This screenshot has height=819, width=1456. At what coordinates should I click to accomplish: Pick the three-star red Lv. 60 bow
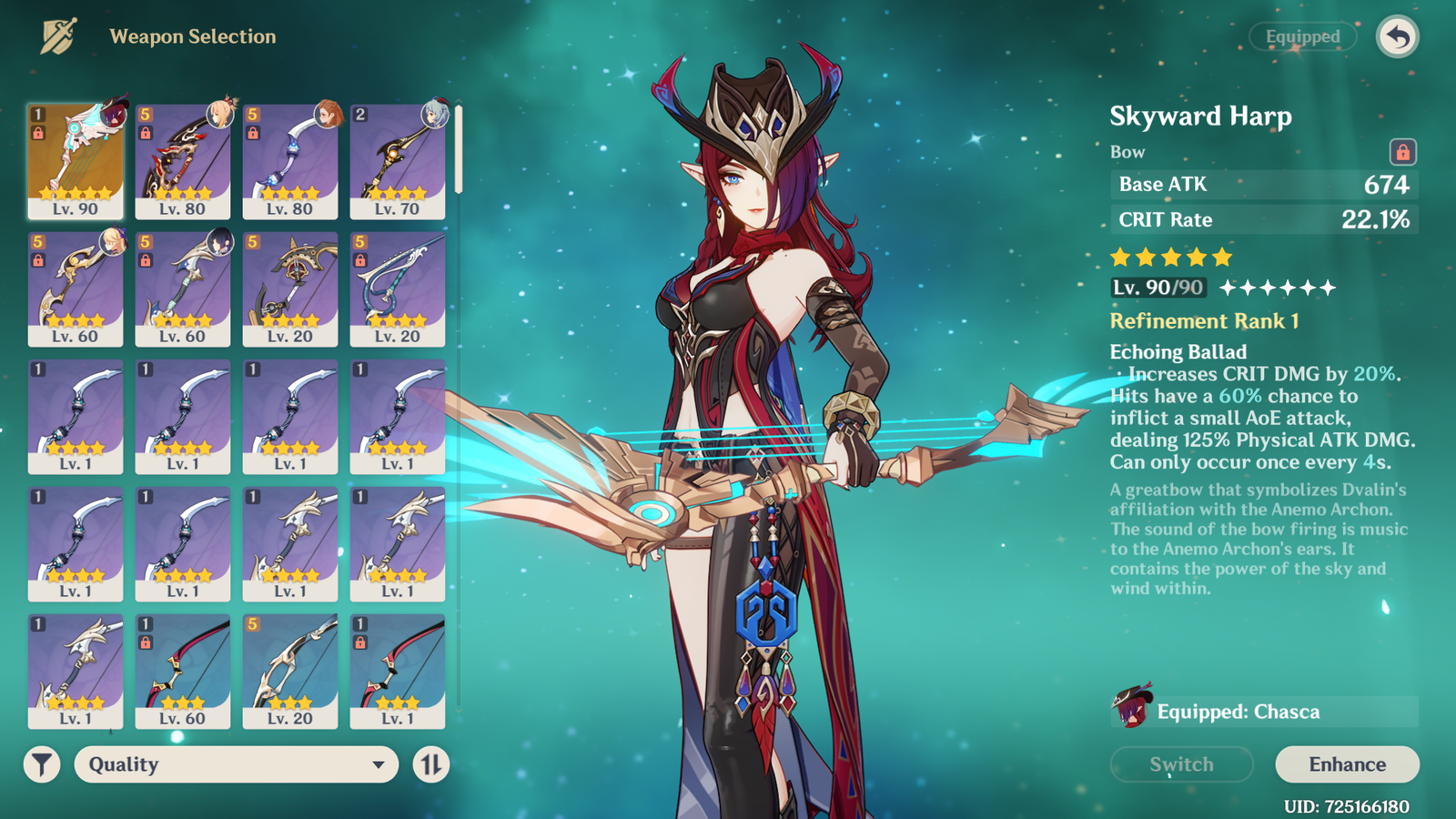click(183, 671)
